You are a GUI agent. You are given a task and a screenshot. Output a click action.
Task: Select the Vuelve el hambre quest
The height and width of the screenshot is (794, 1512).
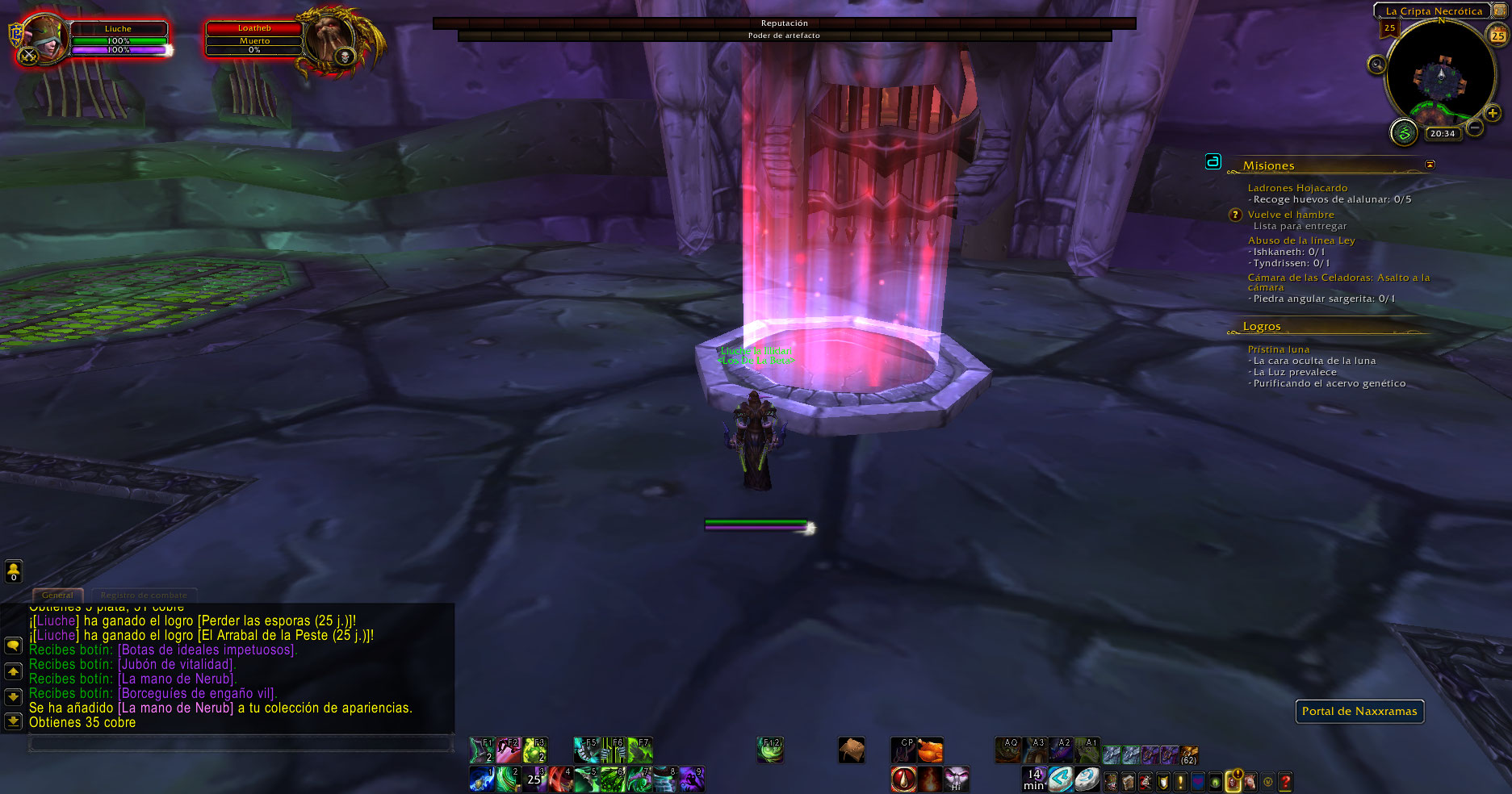(1290, 215)
